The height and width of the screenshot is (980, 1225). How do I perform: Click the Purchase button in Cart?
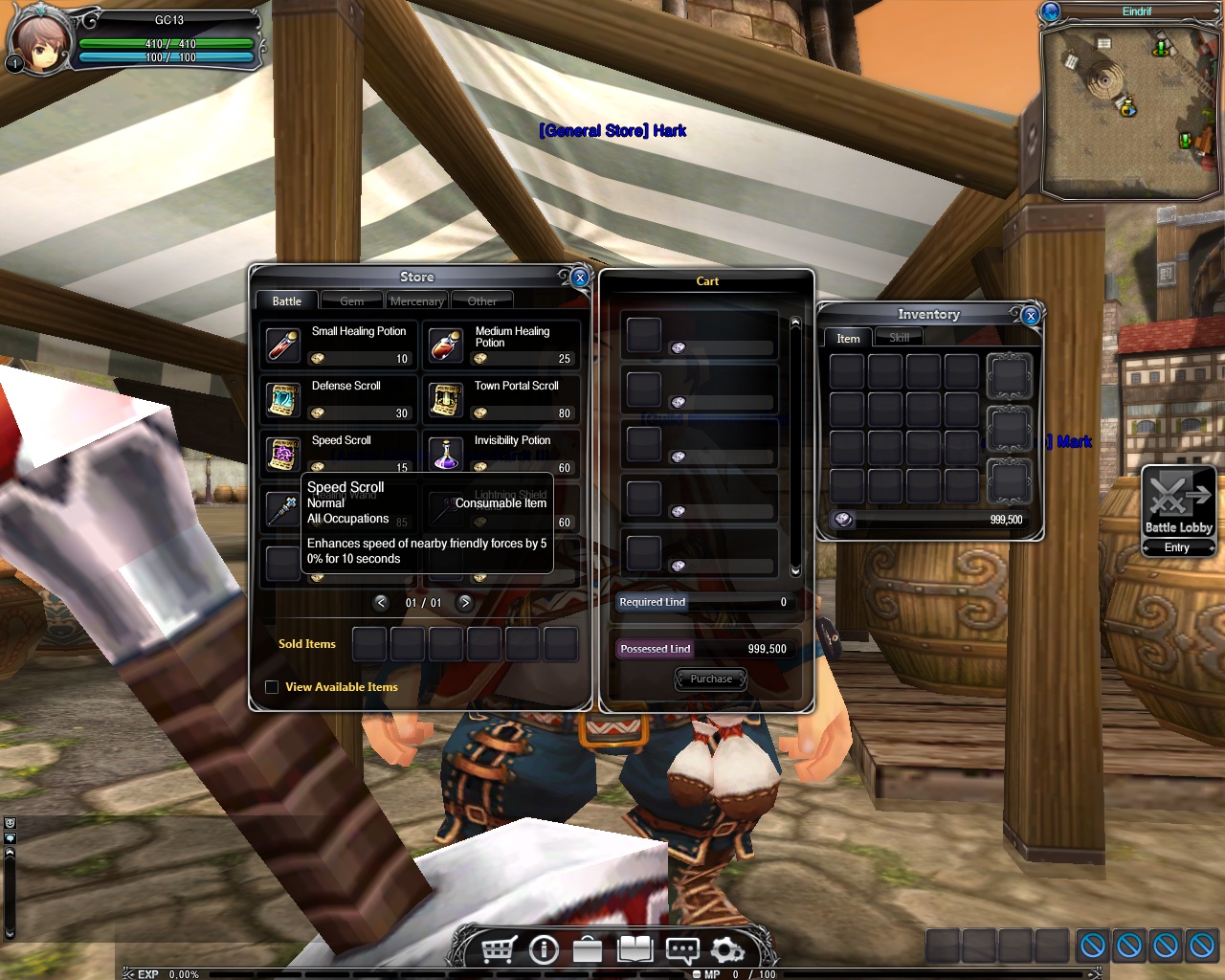click(711, 679)
